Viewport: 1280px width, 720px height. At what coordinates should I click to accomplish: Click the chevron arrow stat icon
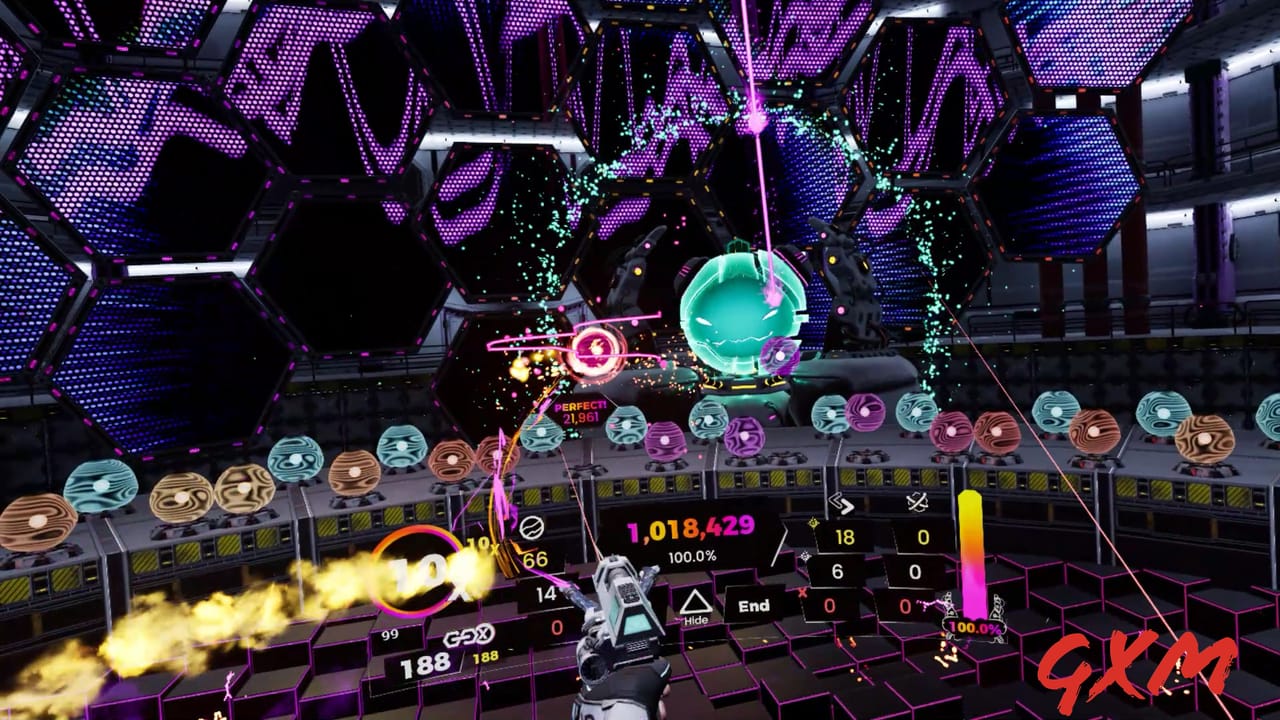click(842, 504)
